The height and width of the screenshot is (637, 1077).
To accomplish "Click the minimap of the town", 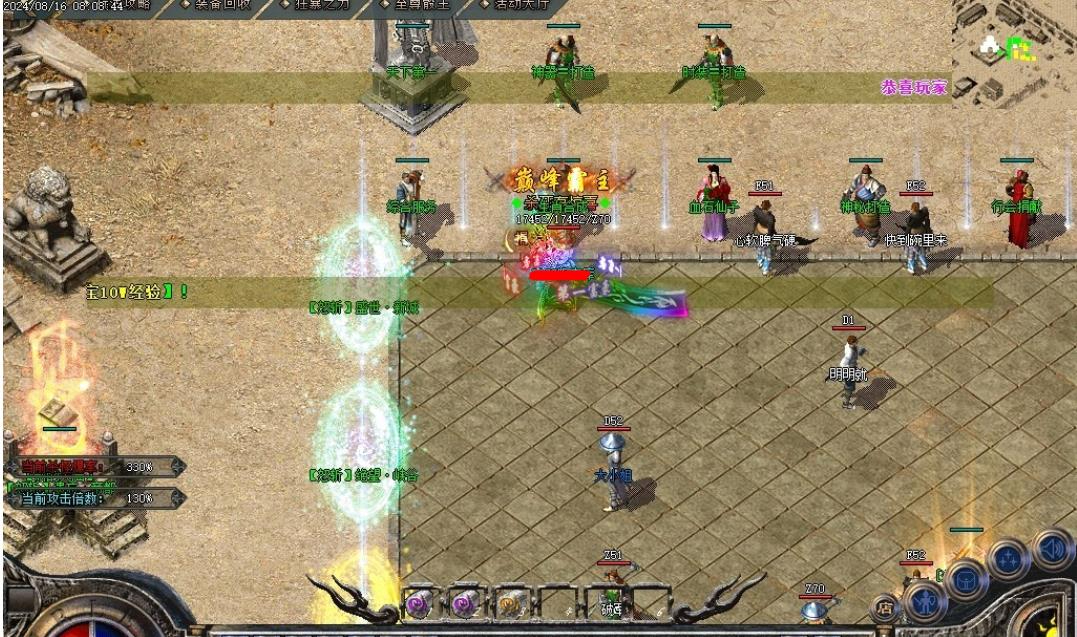I will (x=1012, y=50).
